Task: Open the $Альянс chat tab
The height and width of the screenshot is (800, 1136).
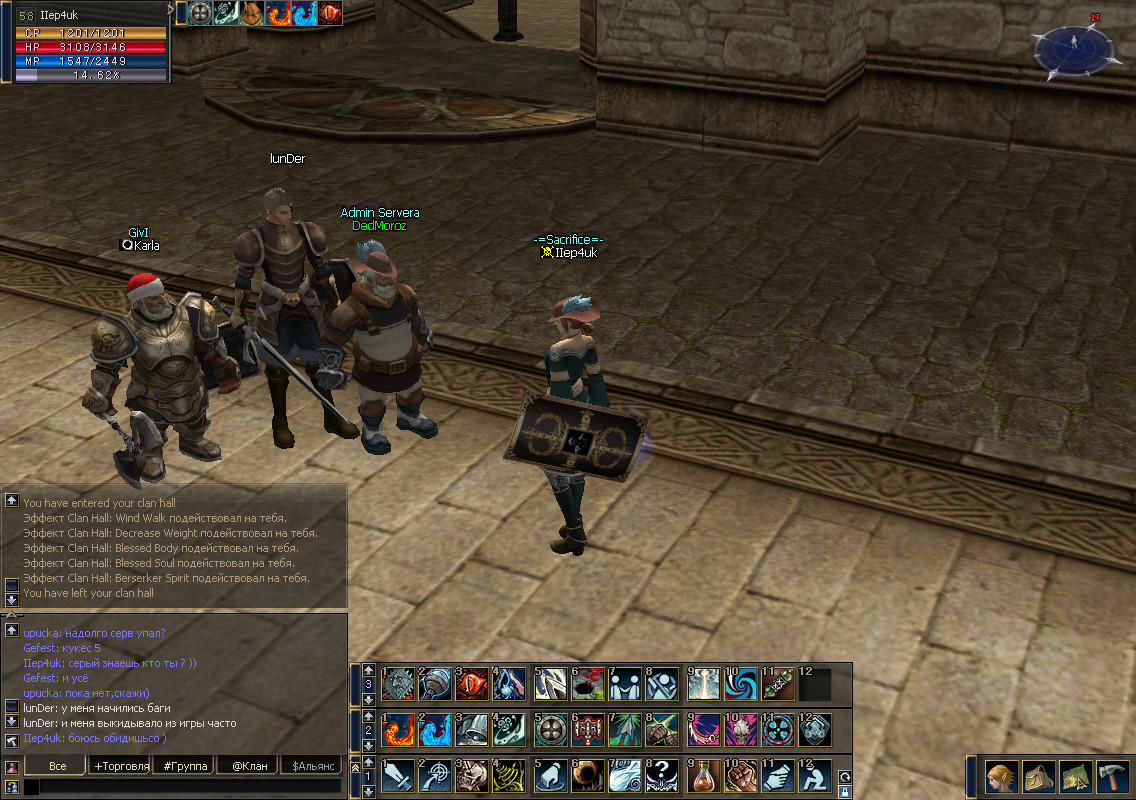Action: pos(311,766)
